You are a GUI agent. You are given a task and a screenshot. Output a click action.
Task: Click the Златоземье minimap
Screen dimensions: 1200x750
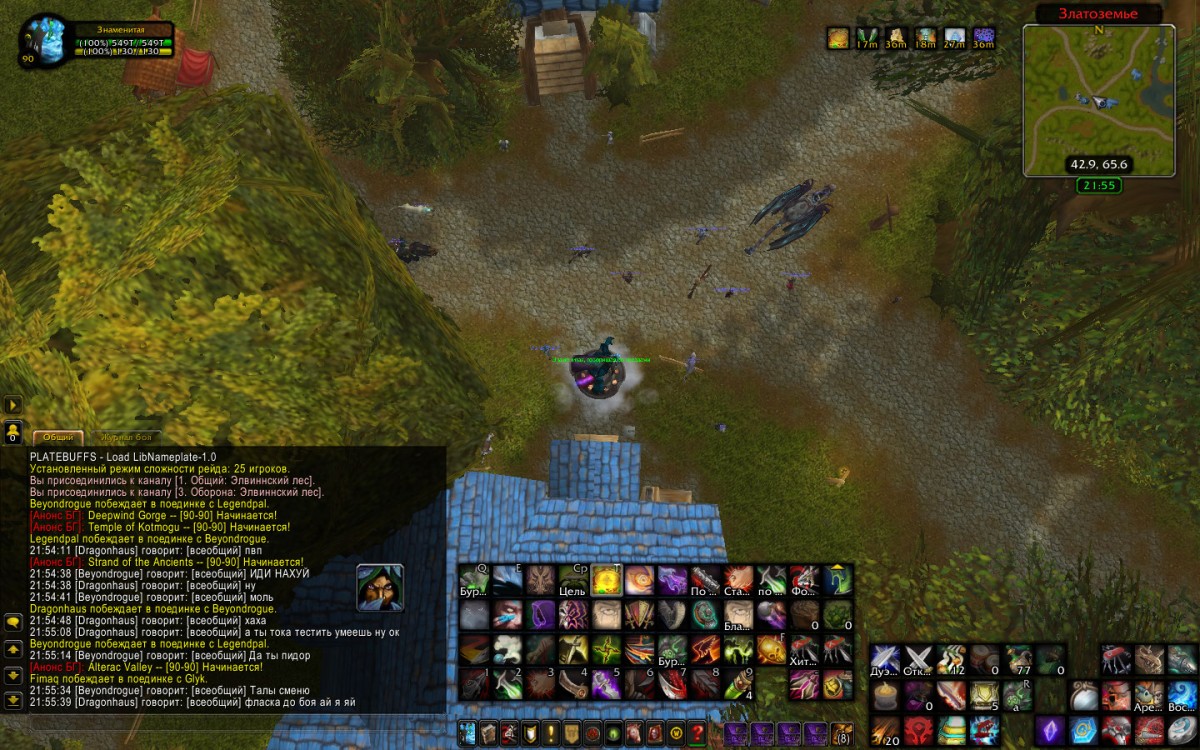point(1098,100)
